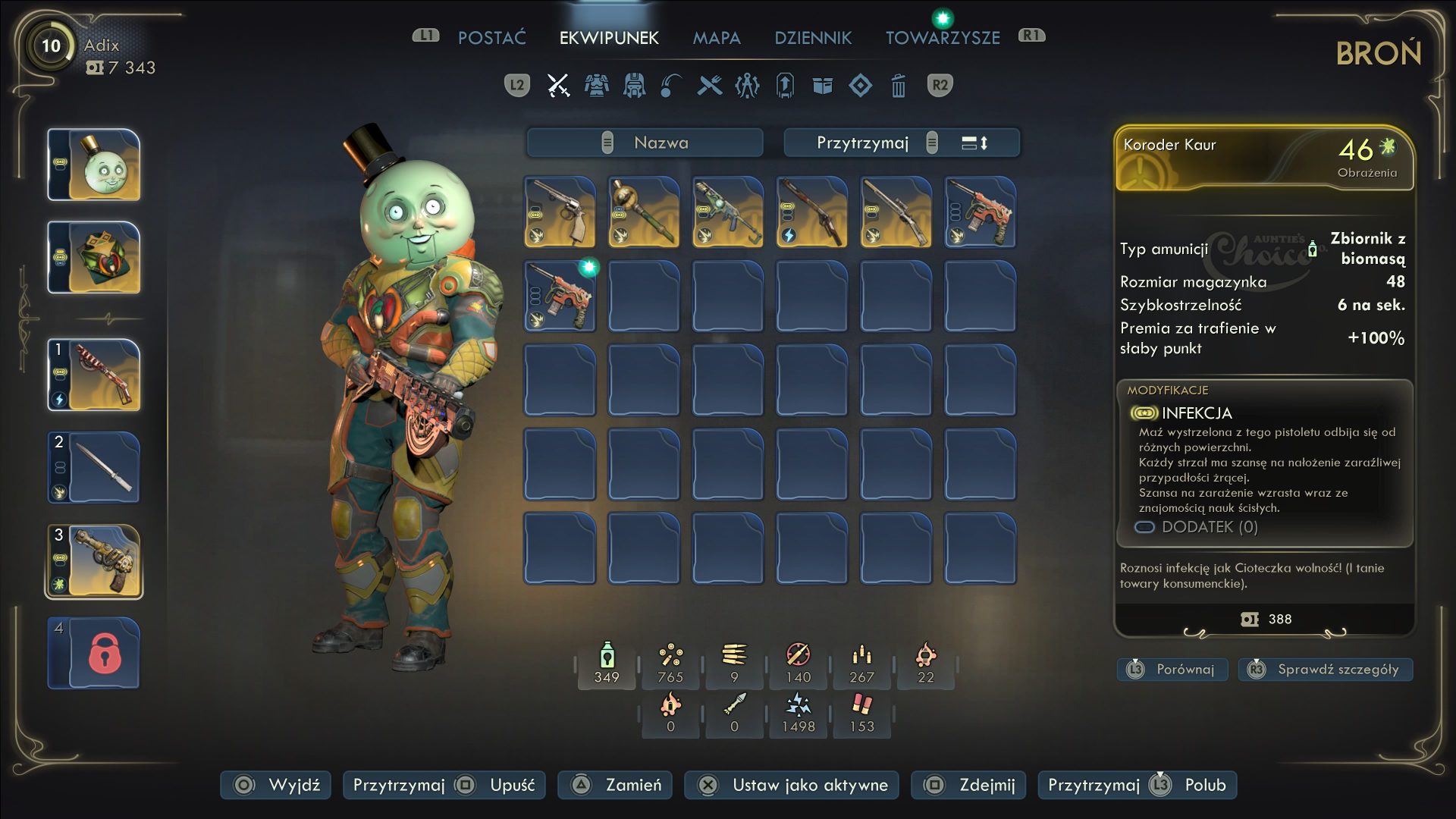Click the locked weapon slot 4

[95, 654]
